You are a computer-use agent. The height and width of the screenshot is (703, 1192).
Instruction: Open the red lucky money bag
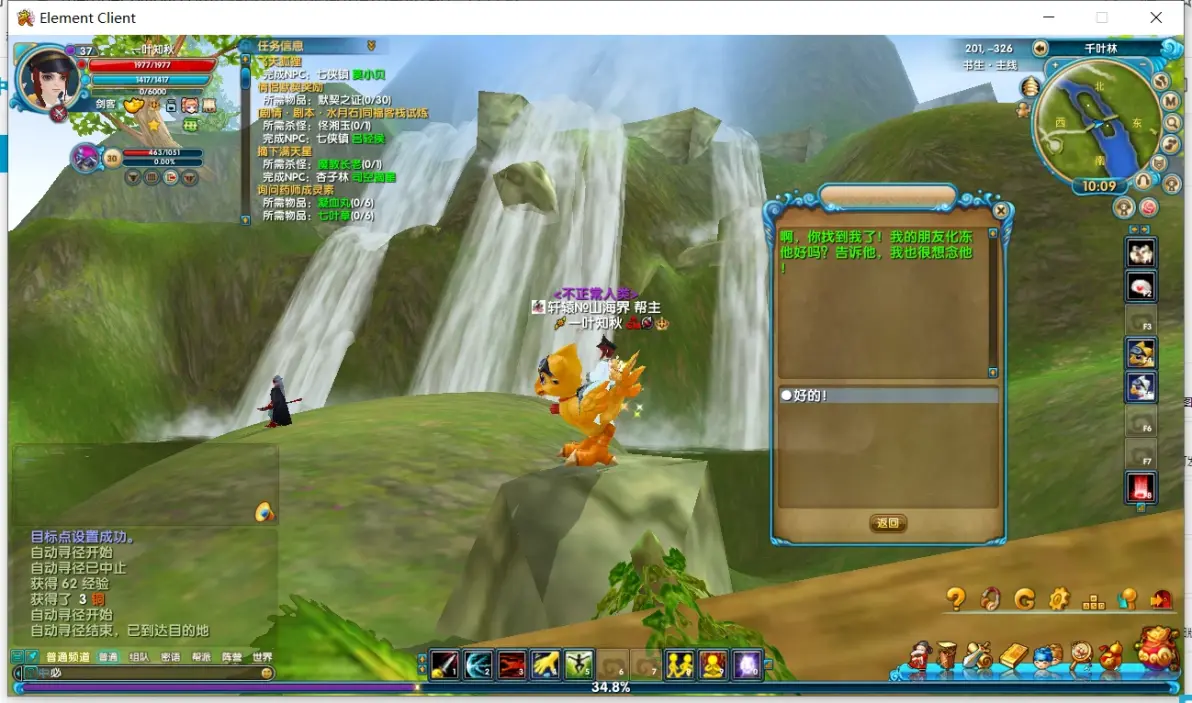tap(1160, 648)
